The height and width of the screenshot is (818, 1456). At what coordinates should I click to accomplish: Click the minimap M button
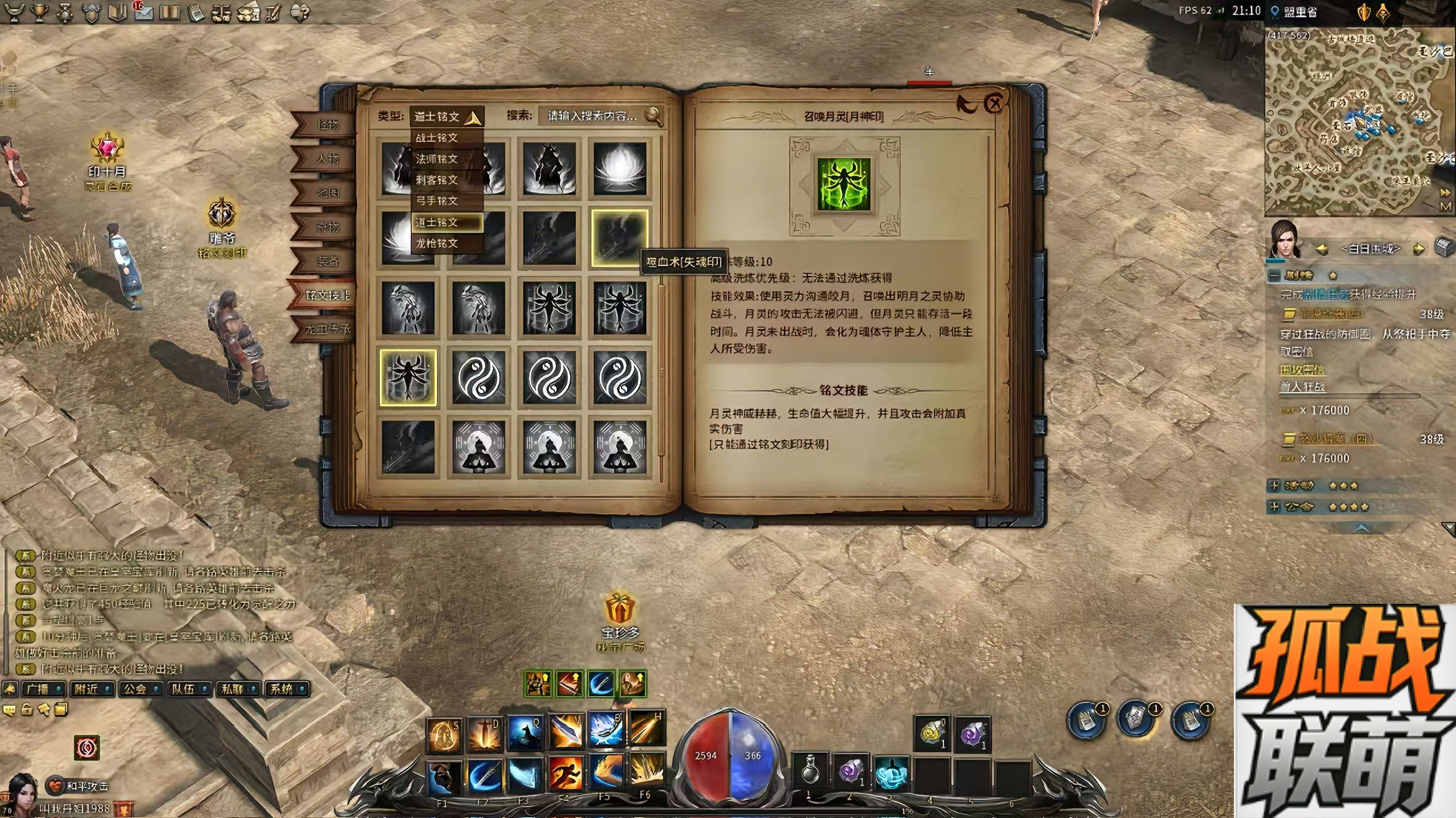[x=1446, y=207]
